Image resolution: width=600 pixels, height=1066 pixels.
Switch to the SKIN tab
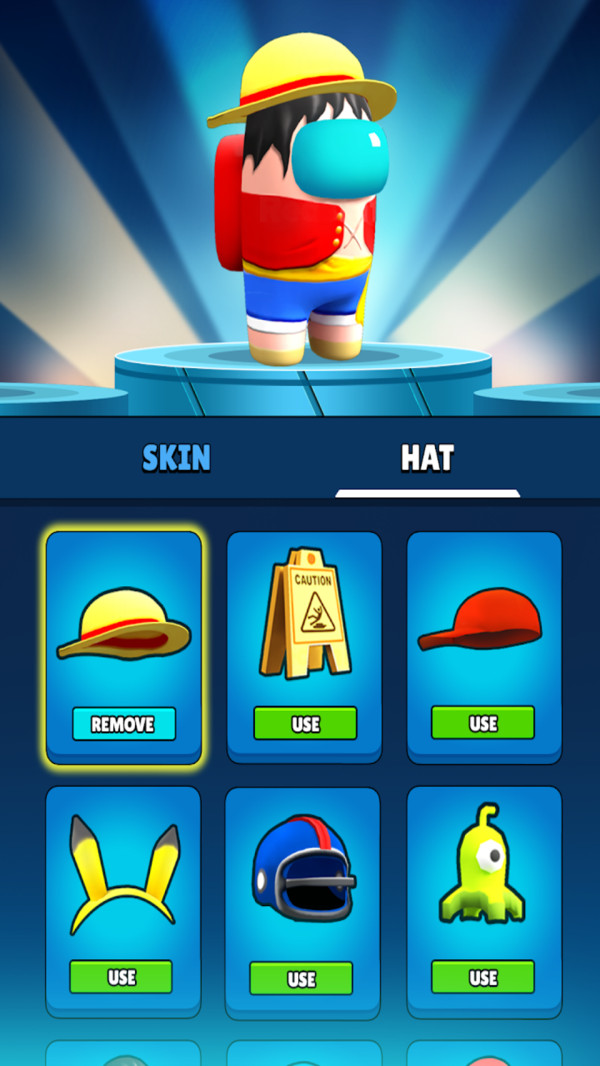click(176, 458)
